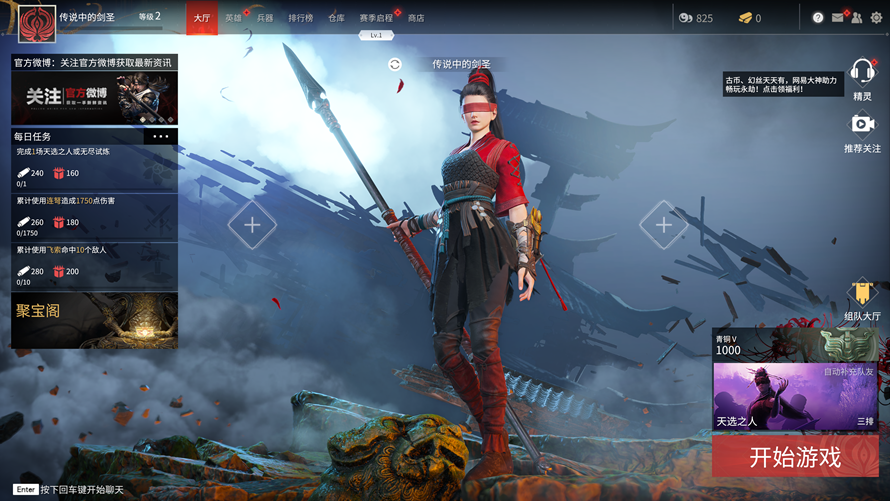The height and width of the screenshot is (501, 890).
Task: Select the 赛季启程 season tab
Action: (376, 18)
